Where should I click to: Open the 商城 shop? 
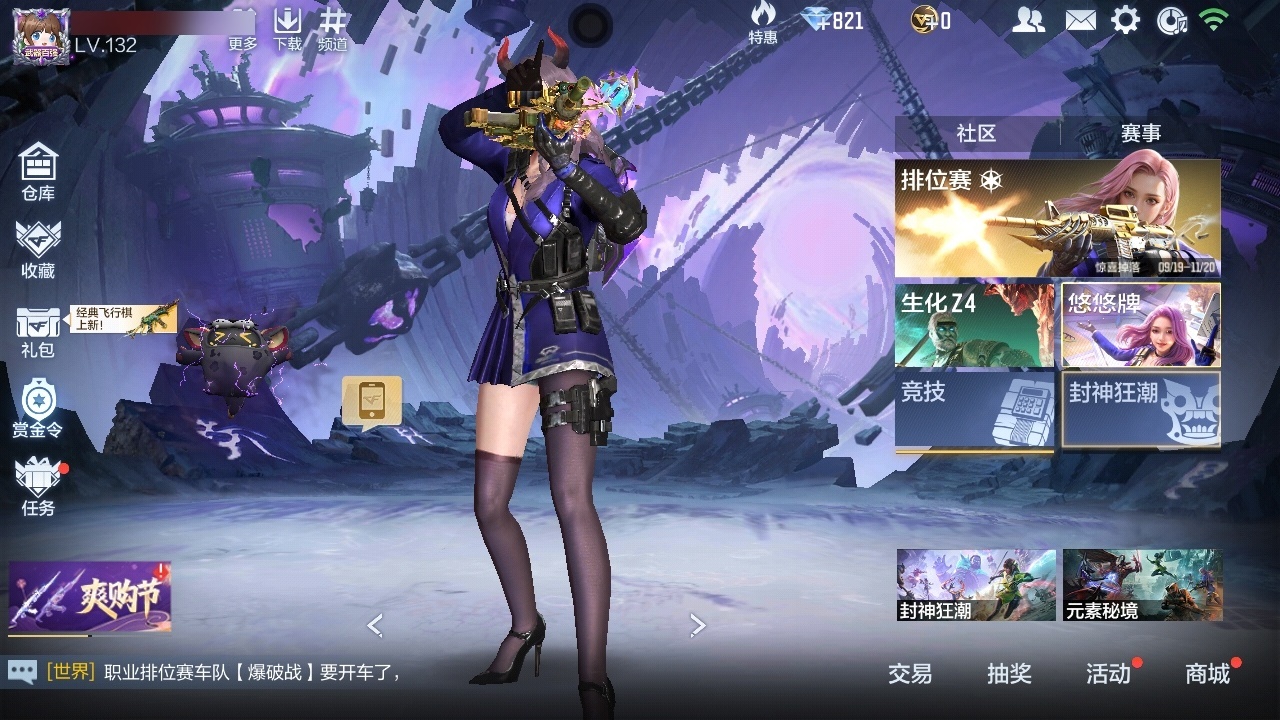coord(1207,674)
